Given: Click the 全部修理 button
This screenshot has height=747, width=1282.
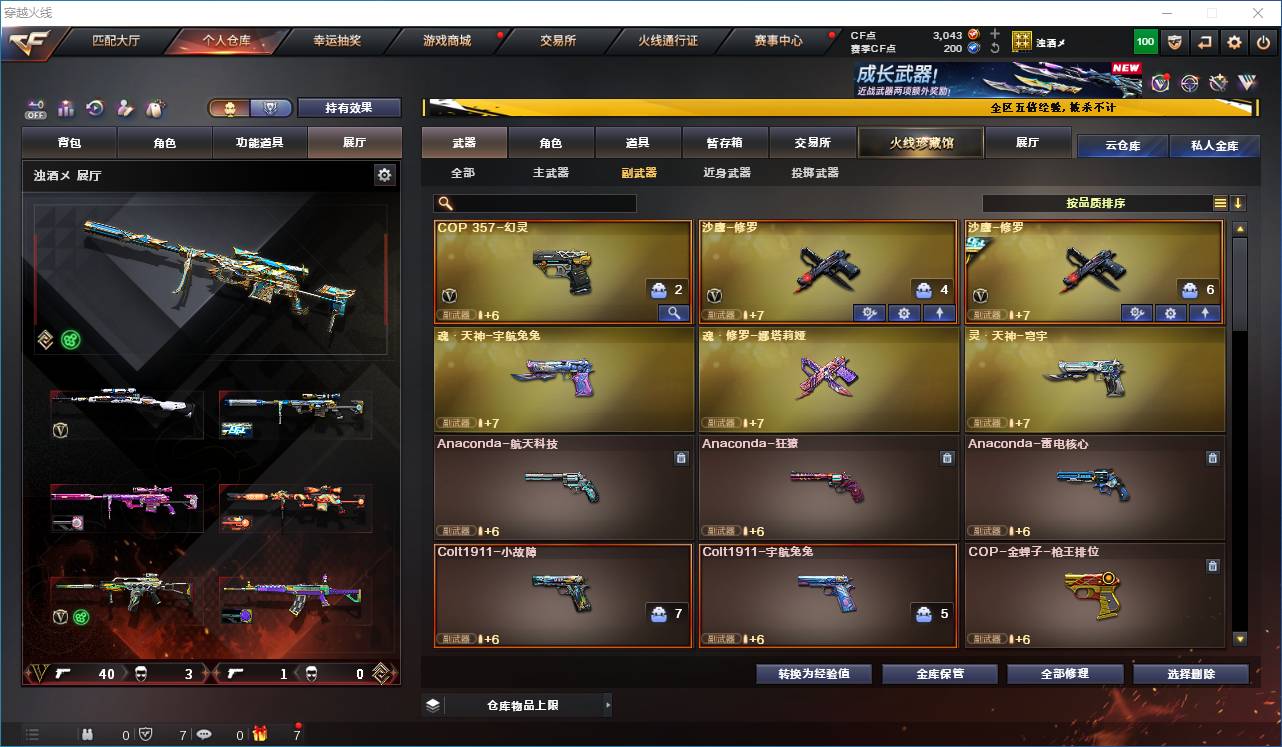Looking at the screenshot, I should pyautogui.click(x=1065, y=673).
